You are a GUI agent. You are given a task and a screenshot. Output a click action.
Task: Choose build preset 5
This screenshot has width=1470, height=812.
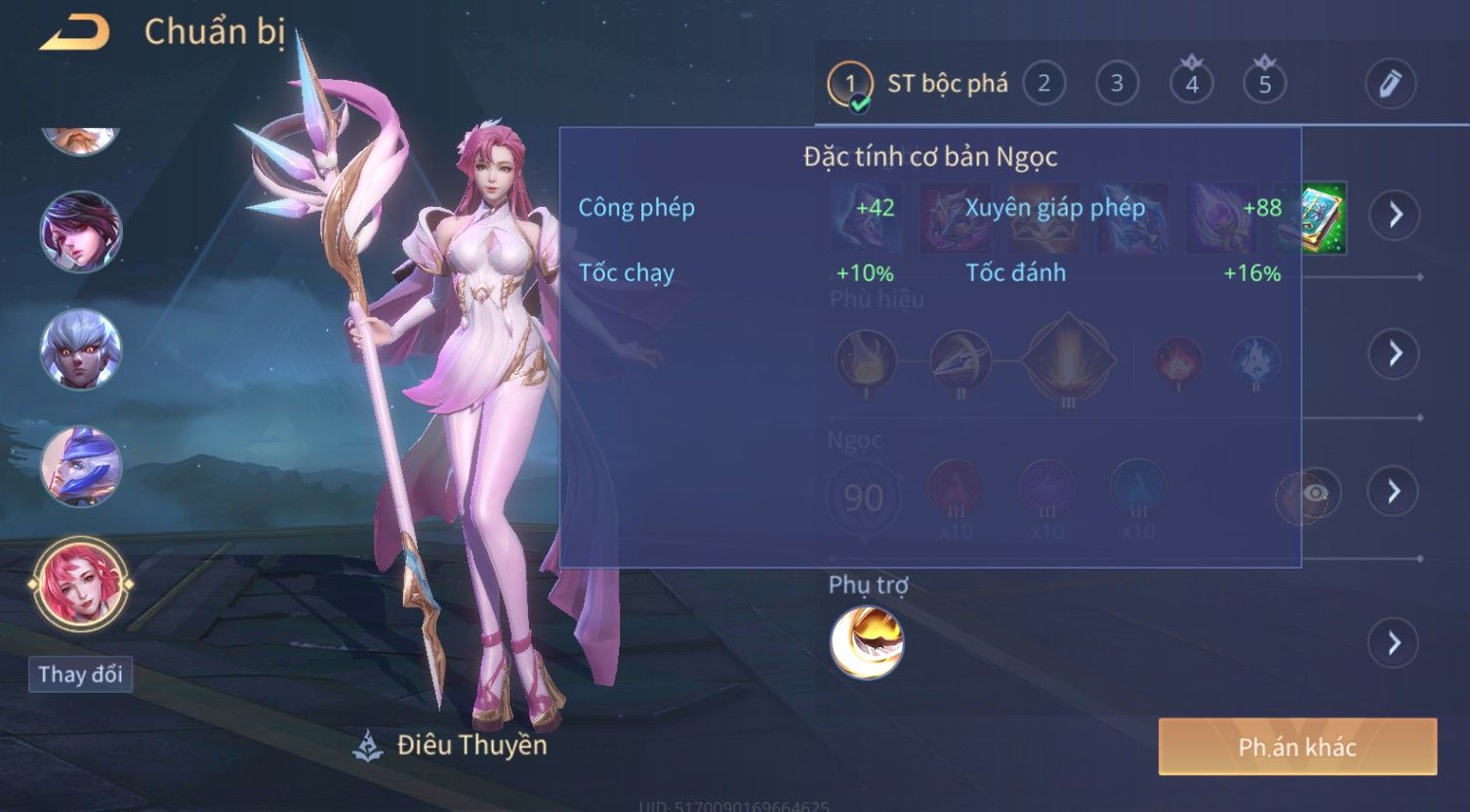pos(1264,84)
